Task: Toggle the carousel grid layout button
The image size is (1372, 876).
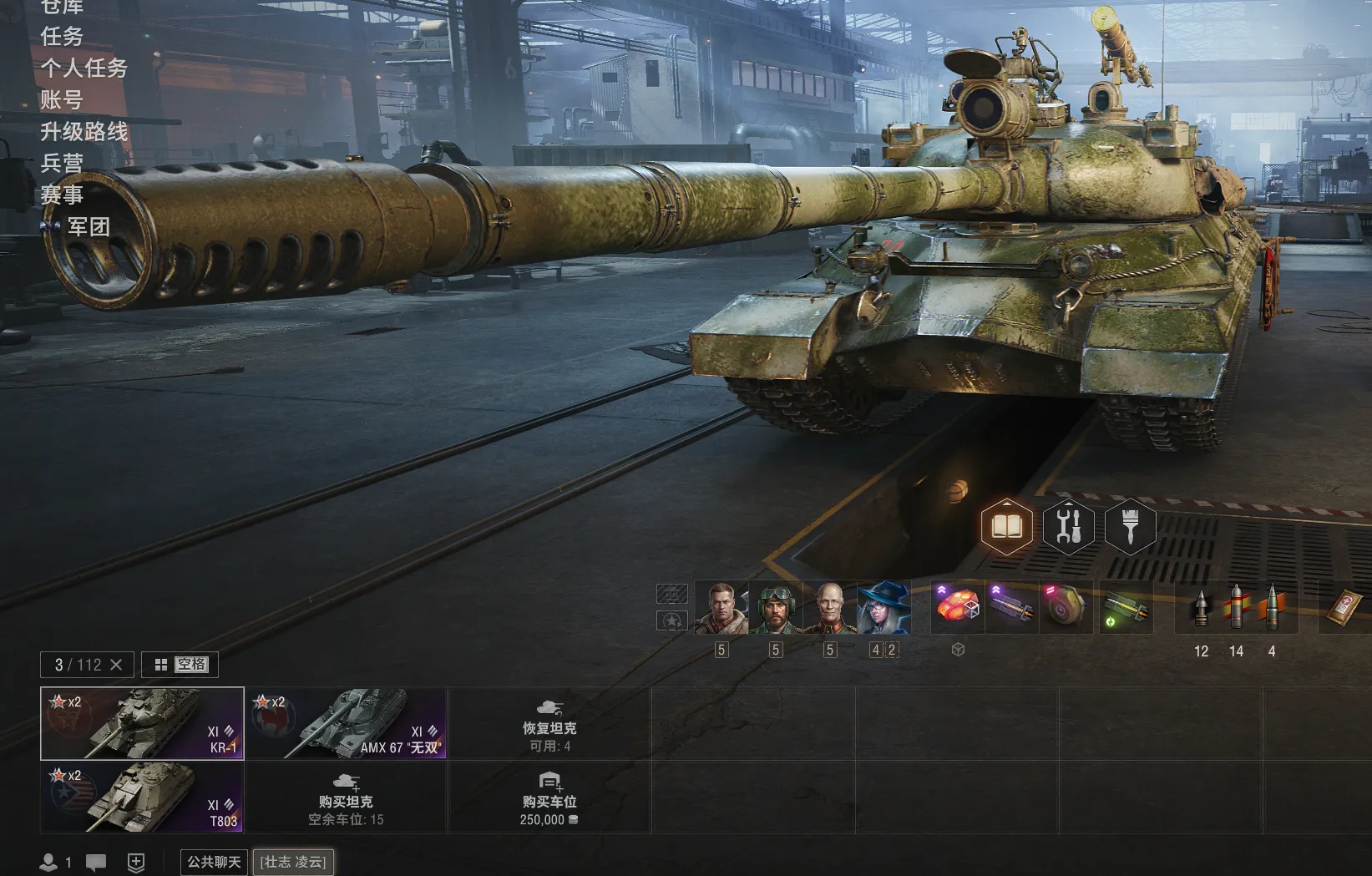Action: coord(161,665)
